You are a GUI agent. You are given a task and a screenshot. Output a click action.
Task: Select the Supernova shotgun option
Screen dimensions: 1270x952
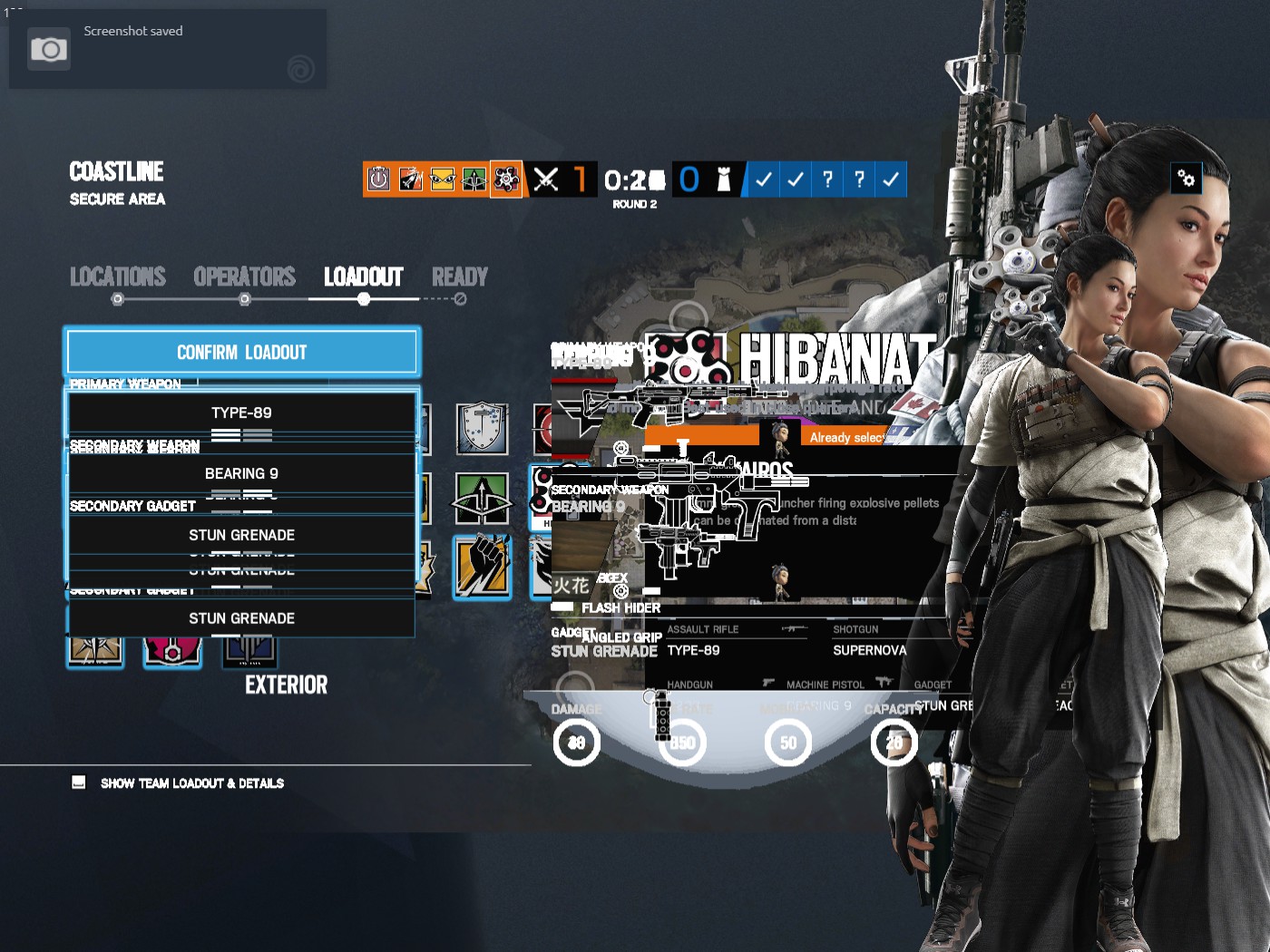[870, 650]
